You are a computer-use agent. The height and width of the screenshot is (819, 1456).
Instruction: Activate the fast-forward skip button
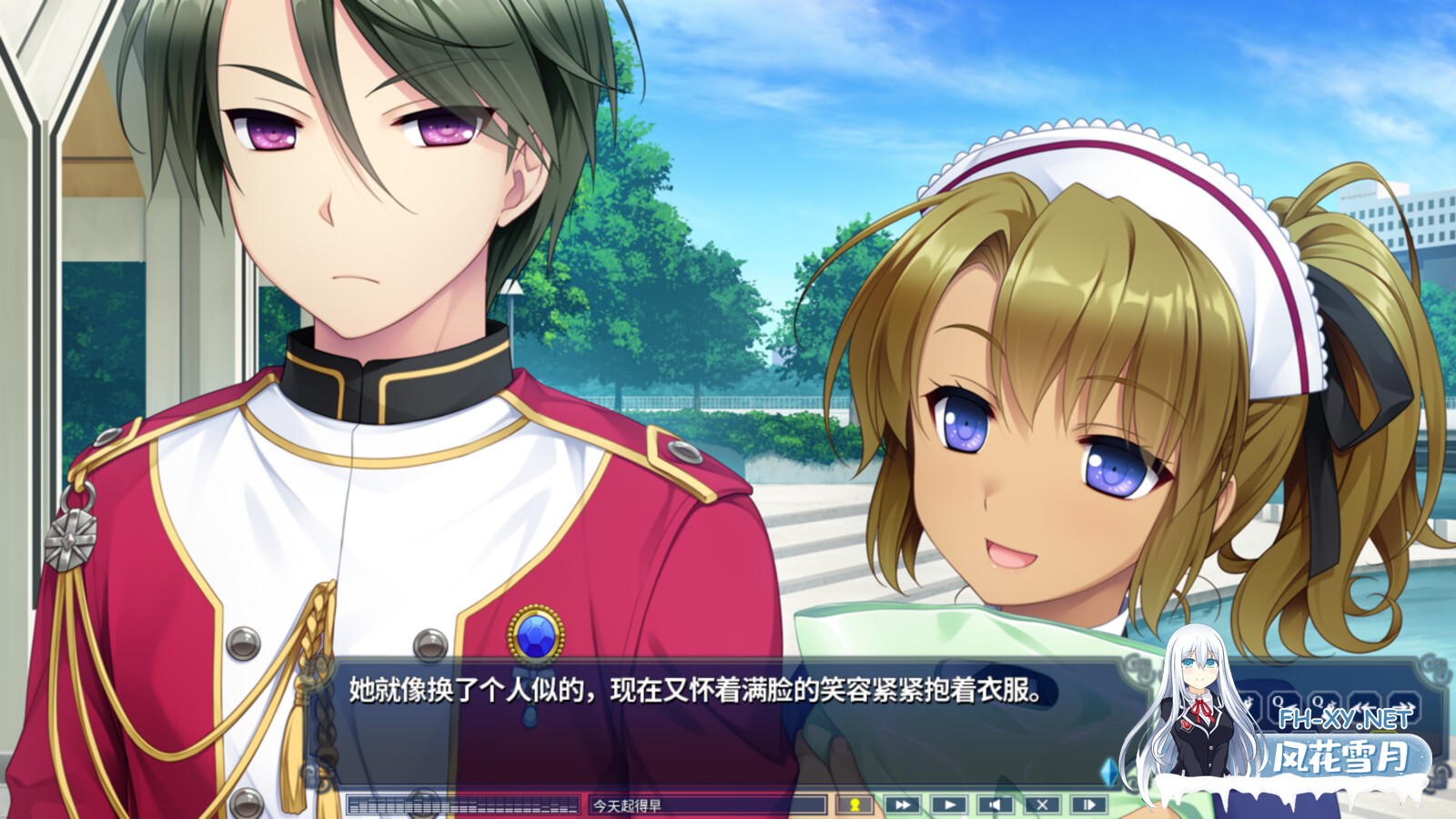click(902, 804)
